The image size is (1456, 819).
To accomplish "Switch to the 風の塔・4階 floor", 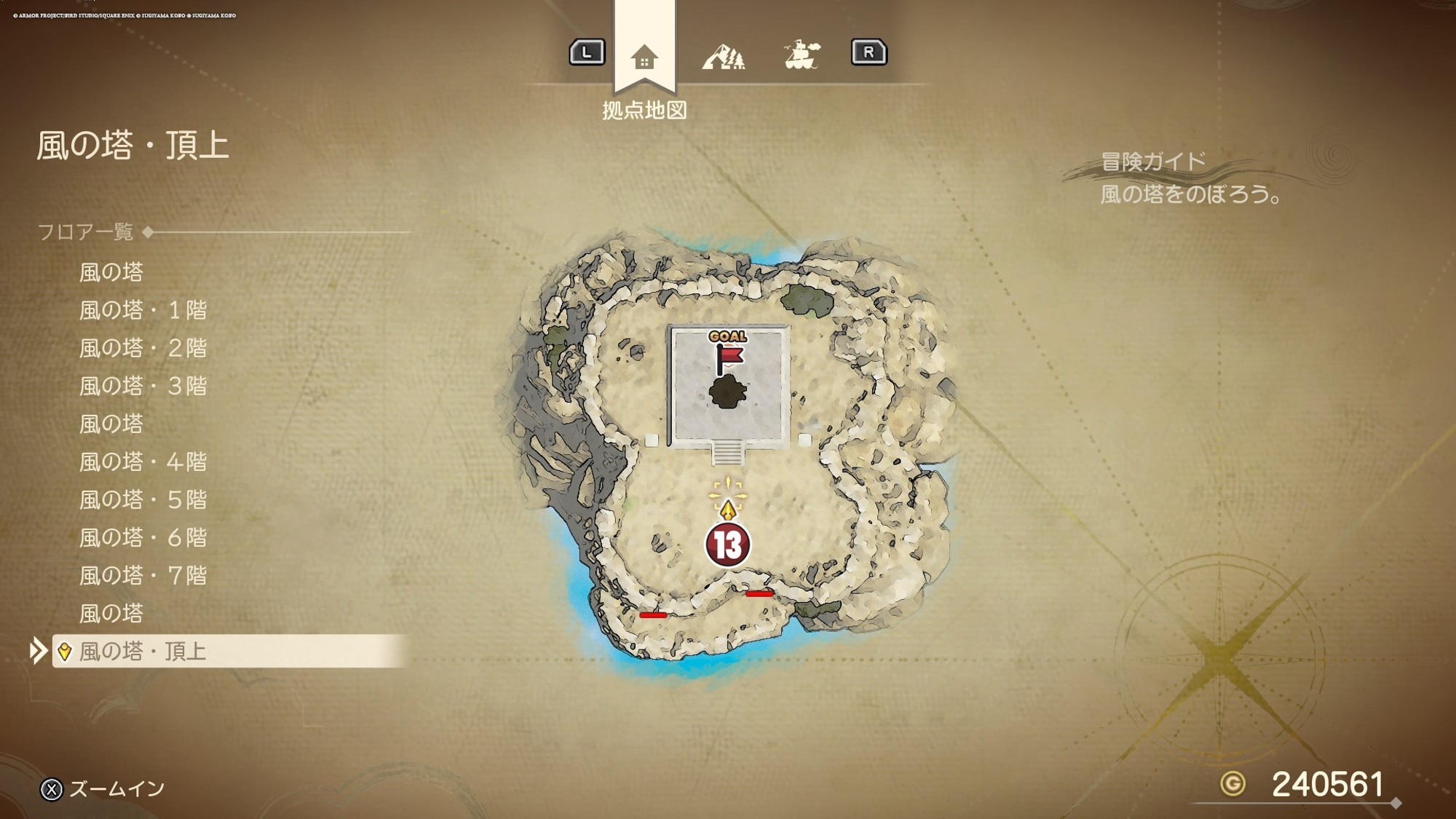I will pyautogui.click(x=143, y=462).
